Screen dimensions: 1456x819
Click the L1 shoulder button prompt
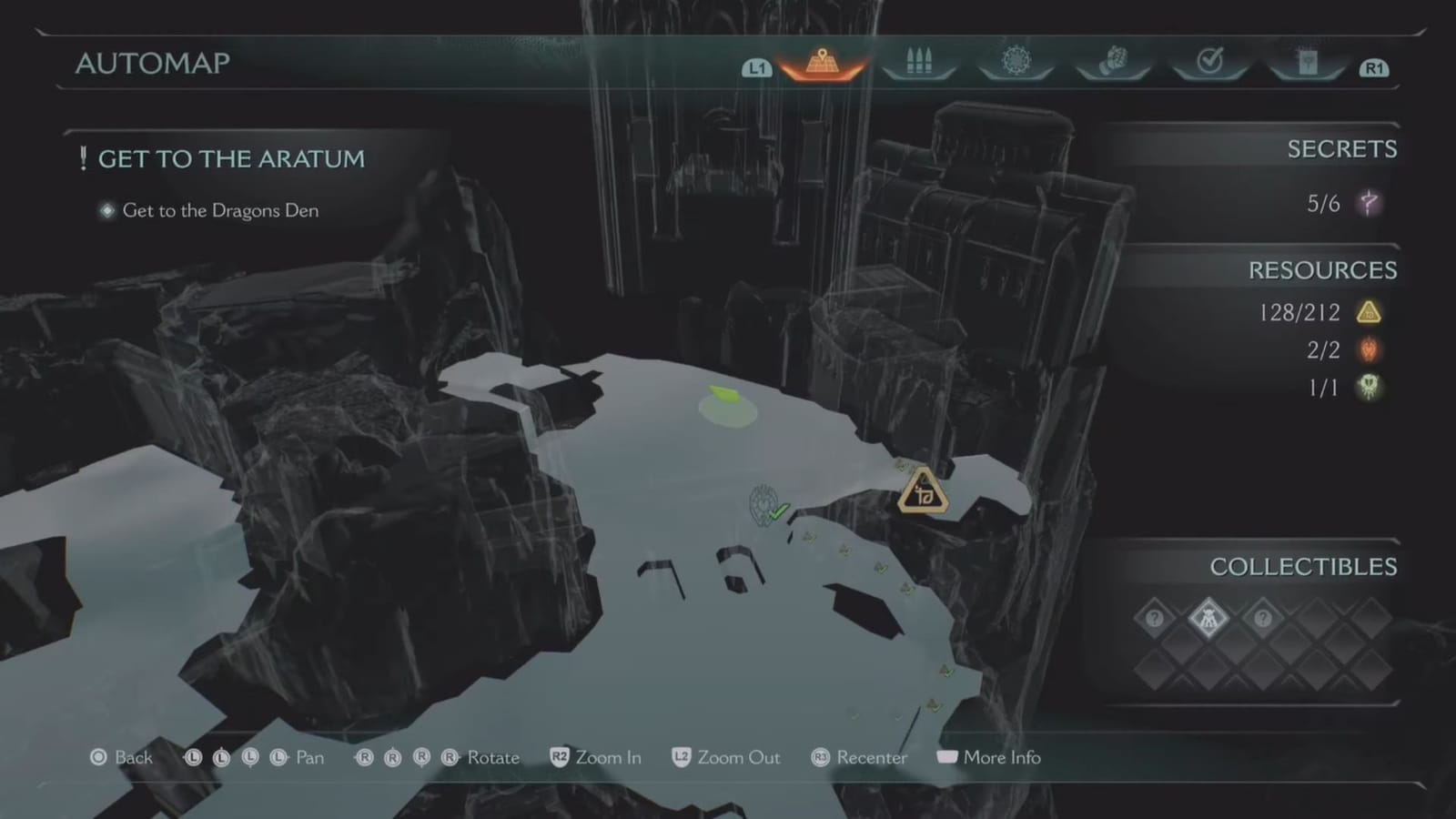point(757,66)
